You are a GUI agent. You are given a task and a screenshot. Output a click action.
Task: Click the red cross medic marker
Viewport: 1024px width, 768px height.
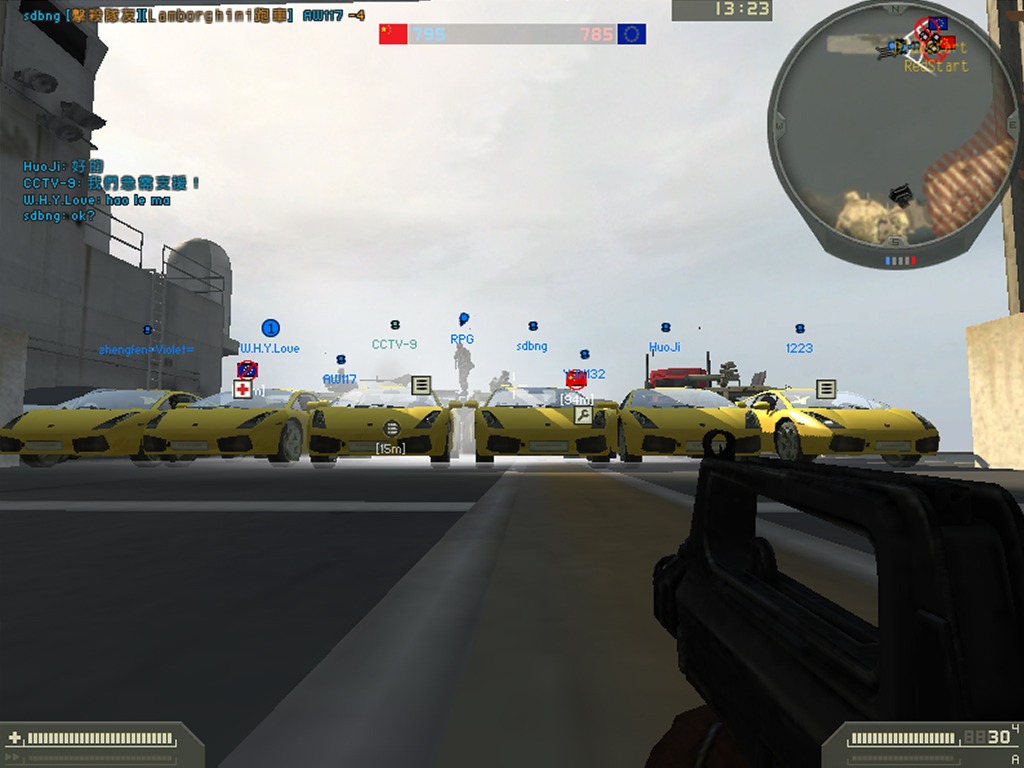[x=242, y=389]
